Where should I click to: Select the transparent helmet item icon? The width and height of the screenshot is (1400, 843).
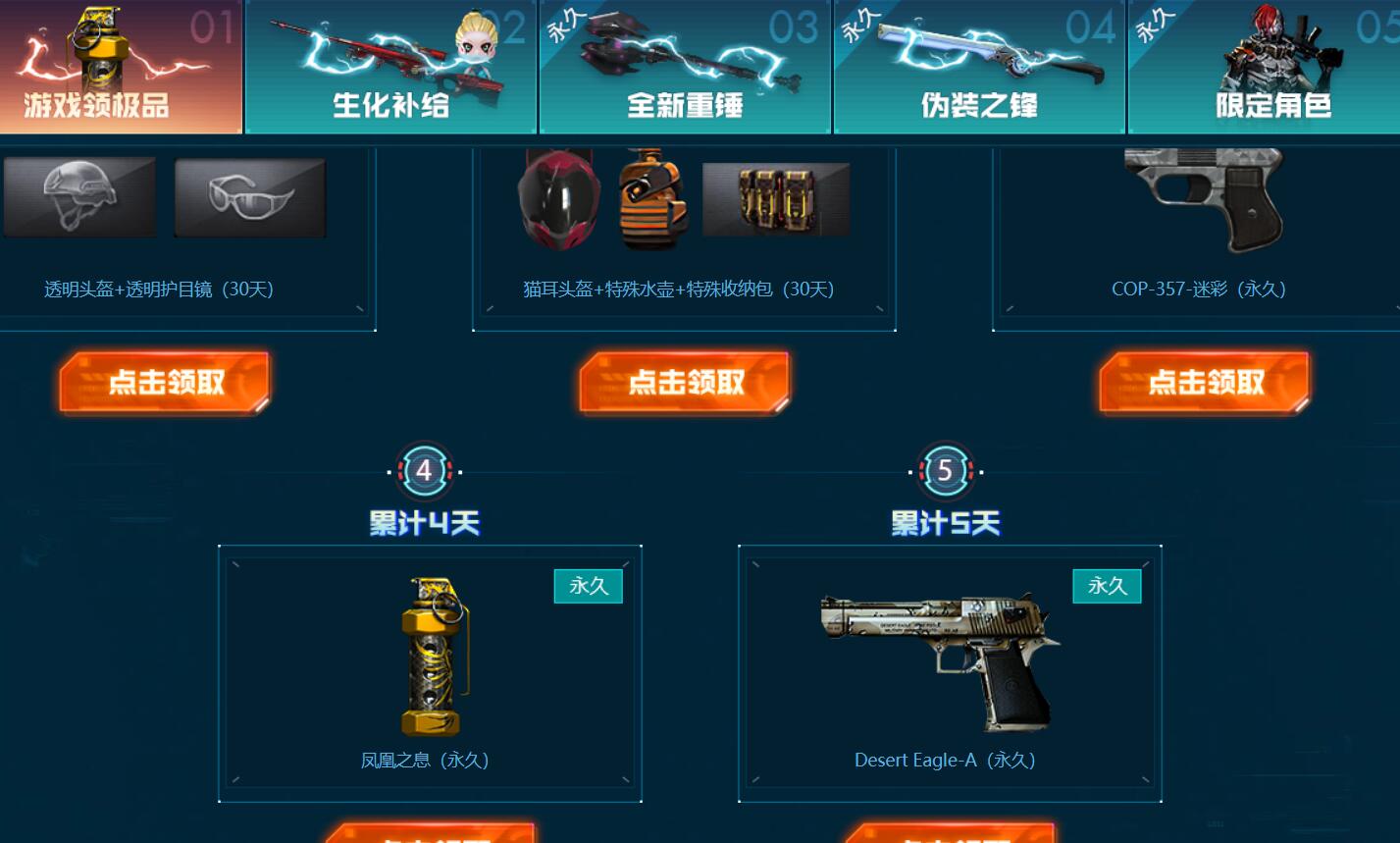(79, 196)
